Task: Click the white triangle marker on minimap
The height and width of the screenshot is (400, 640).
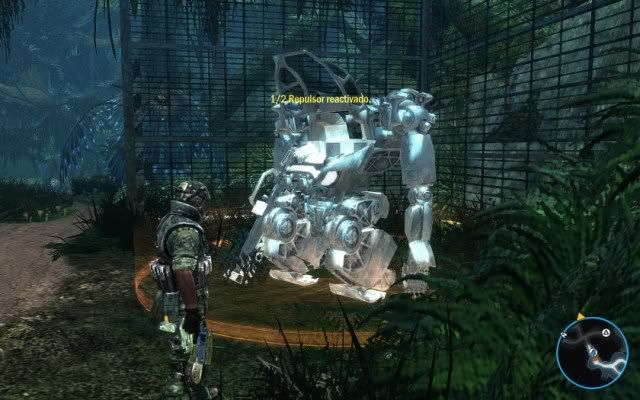Action: [605, 332]
